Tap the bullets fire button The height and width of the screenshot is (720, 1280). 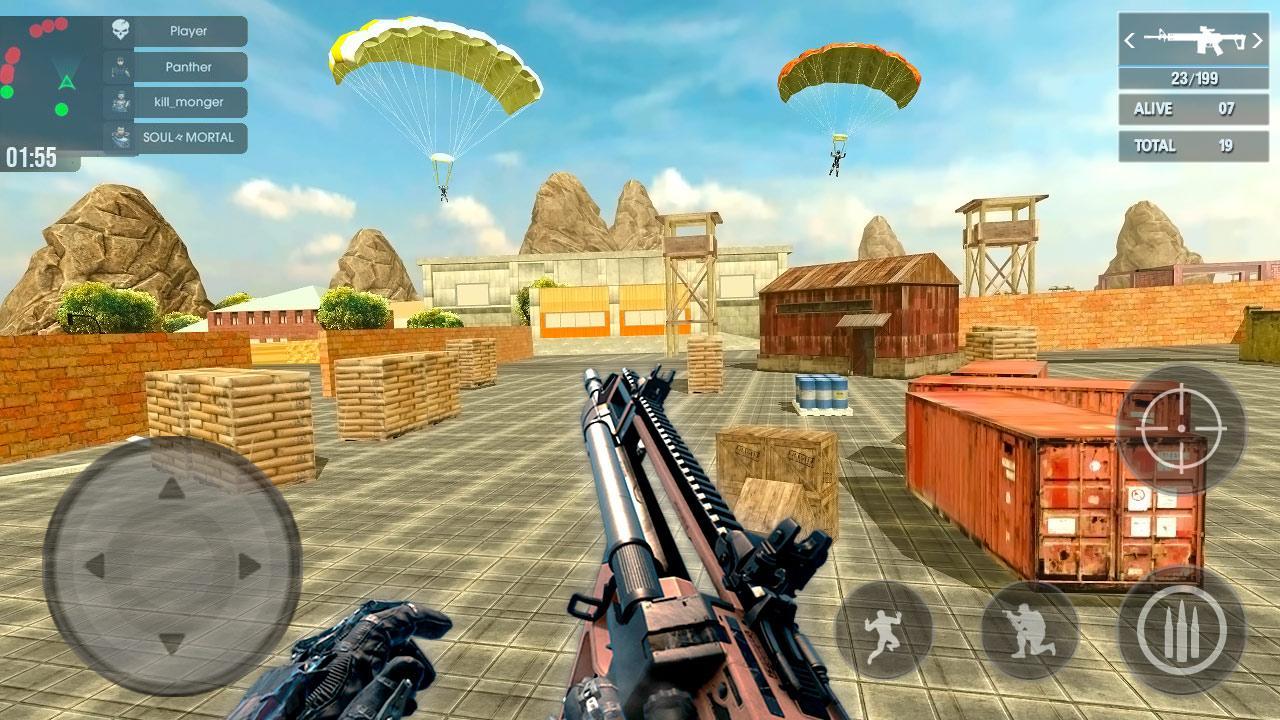1183,628
